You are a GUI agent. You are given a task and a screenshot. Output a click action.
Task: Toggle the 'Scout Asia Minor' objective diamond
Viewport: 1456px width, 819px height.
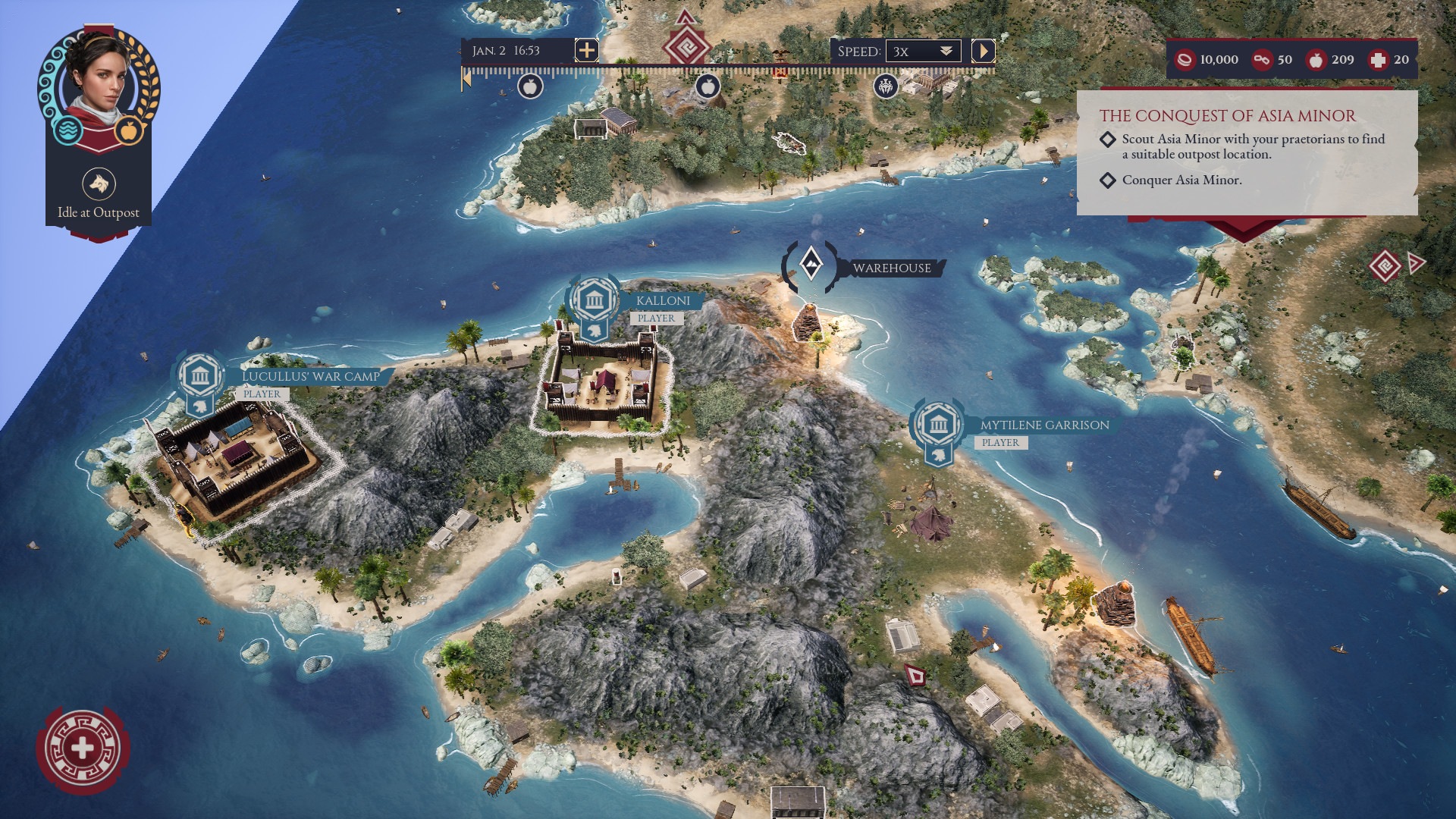[x=1109, y=140]
